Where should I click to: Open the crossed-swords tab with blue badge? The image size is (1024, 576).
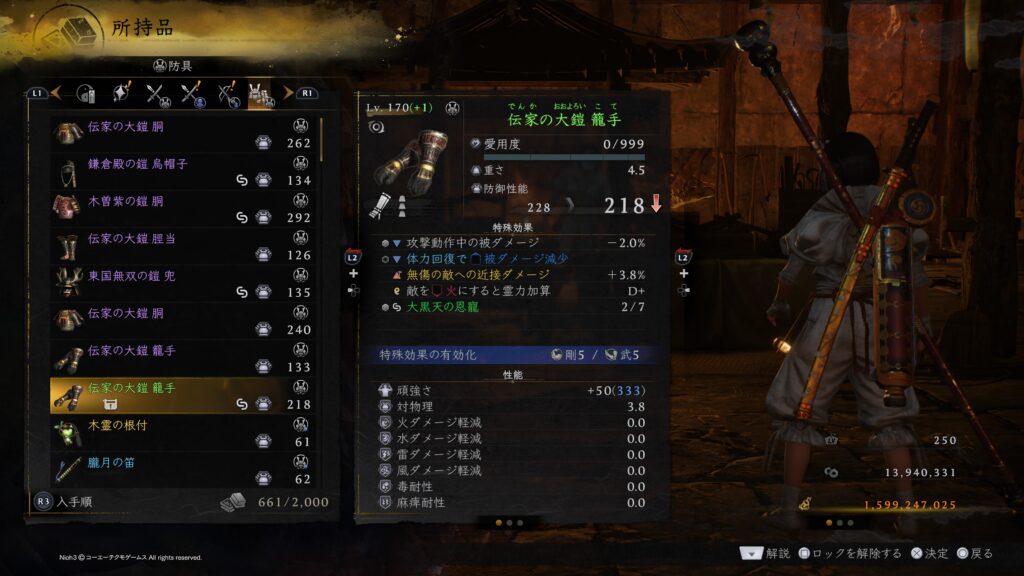coord(192,94)
